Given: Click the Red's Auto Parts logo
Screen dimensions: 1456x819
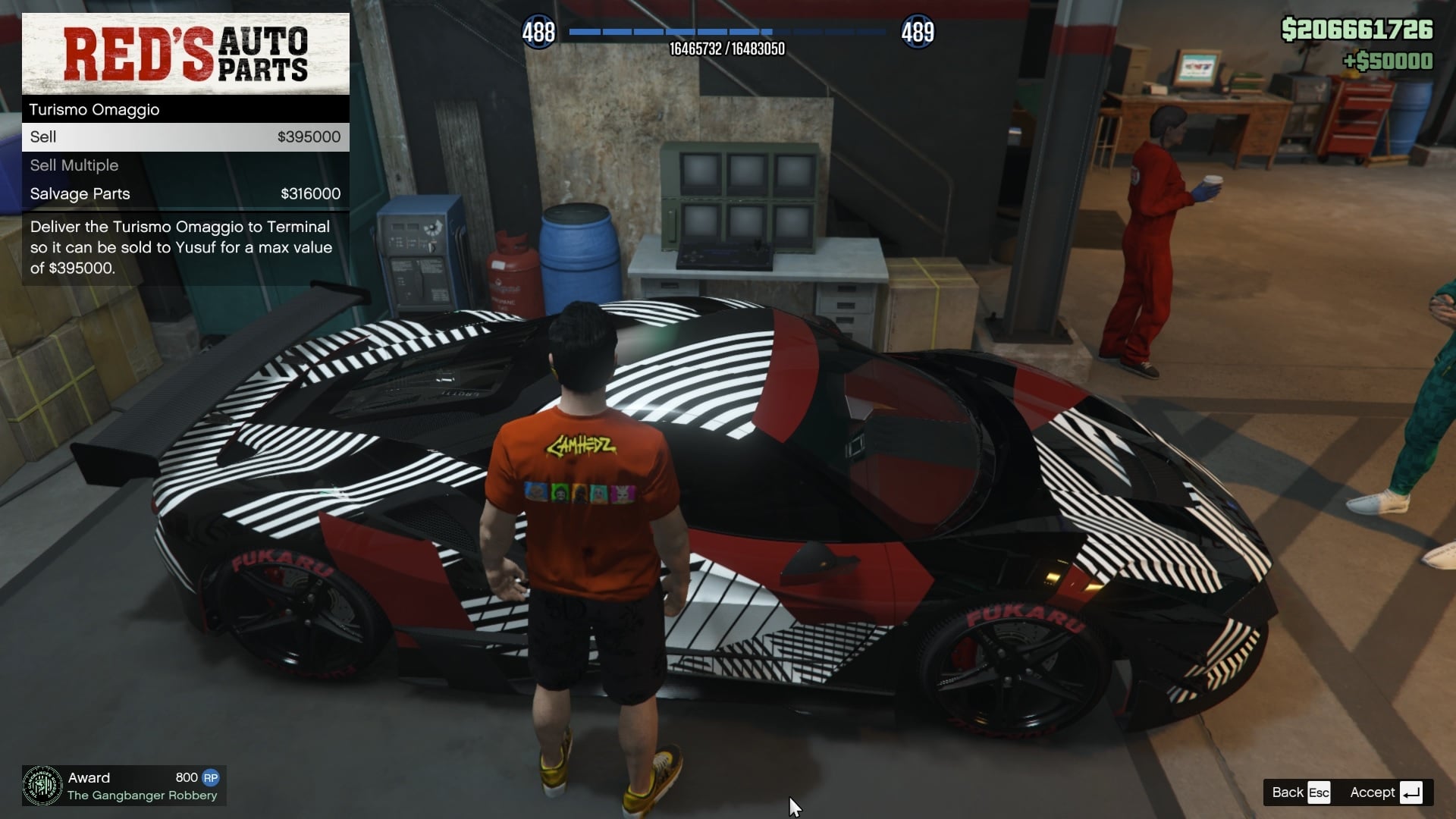Looking at the screenshot, I should (x=184, y=53).
